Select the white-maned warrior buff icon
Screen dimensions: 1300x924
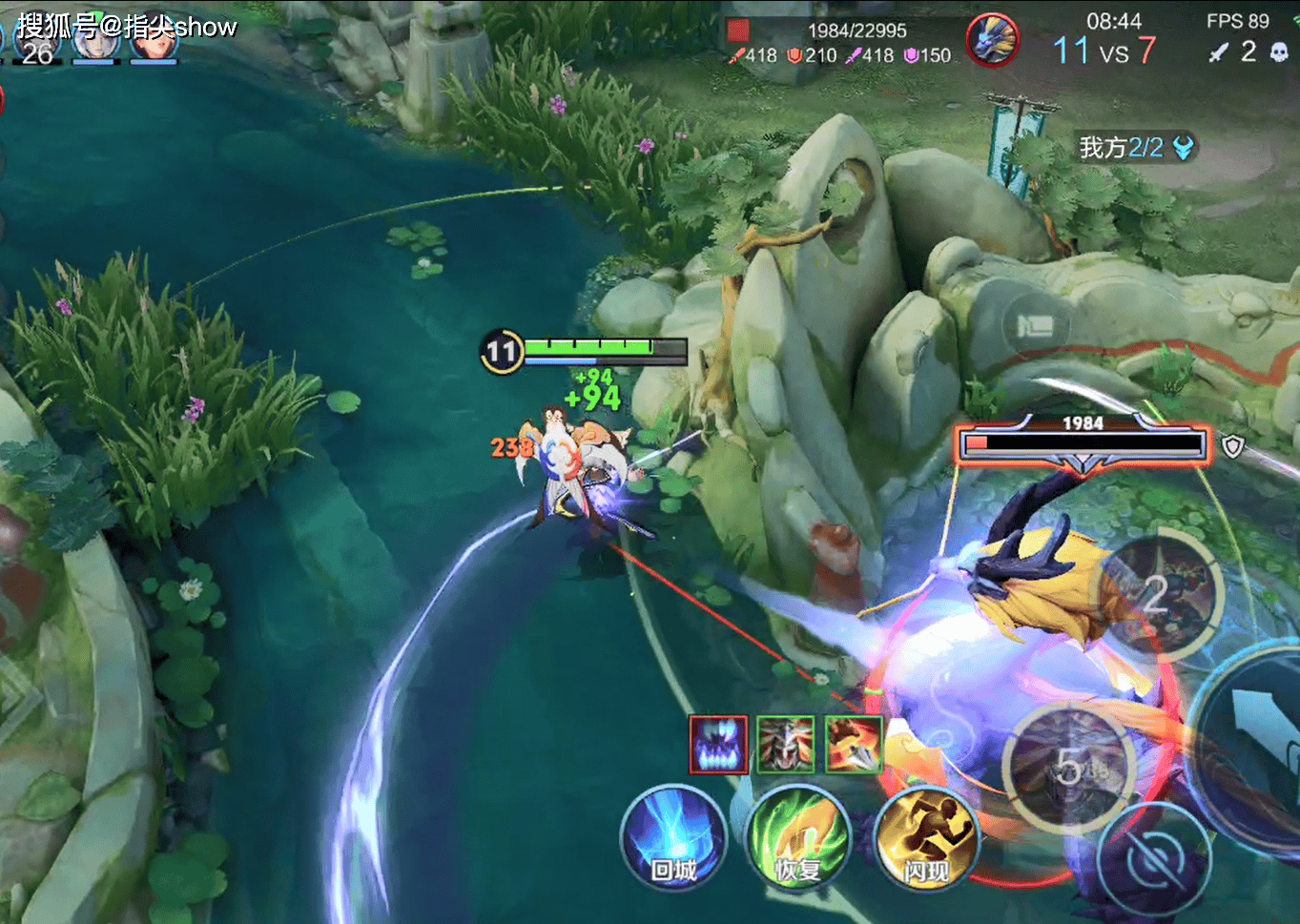pyautogui.click(x=785, y=745)
